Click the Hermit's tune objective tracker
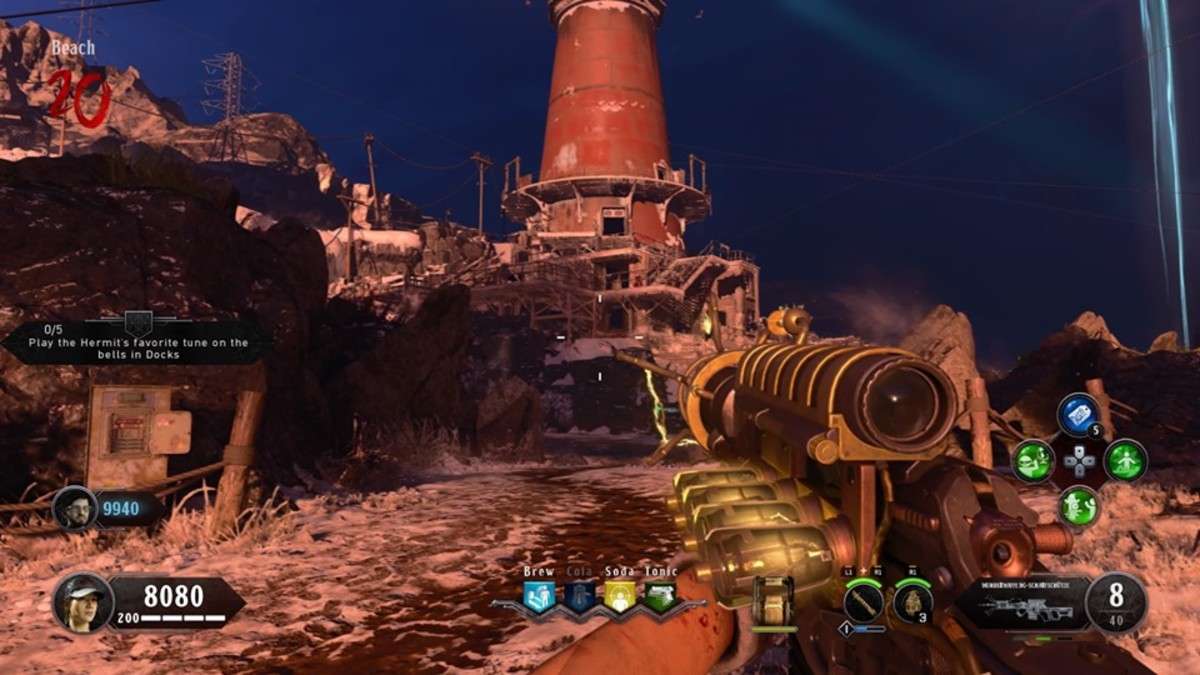This screenshot has height=675, width=1200. coord(137,343)
